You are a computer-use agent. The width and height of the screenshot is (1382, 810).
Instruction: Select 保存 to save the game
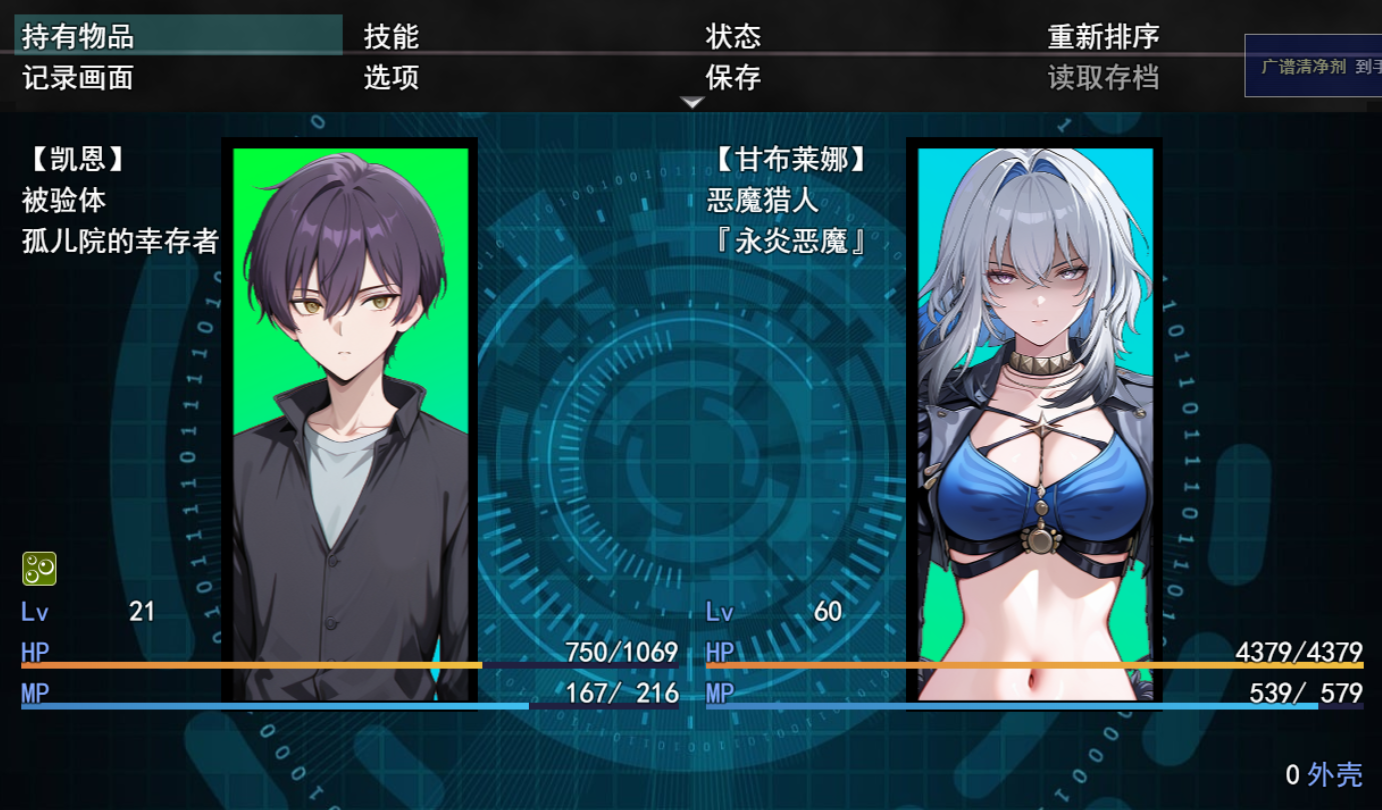pos(733,78)
